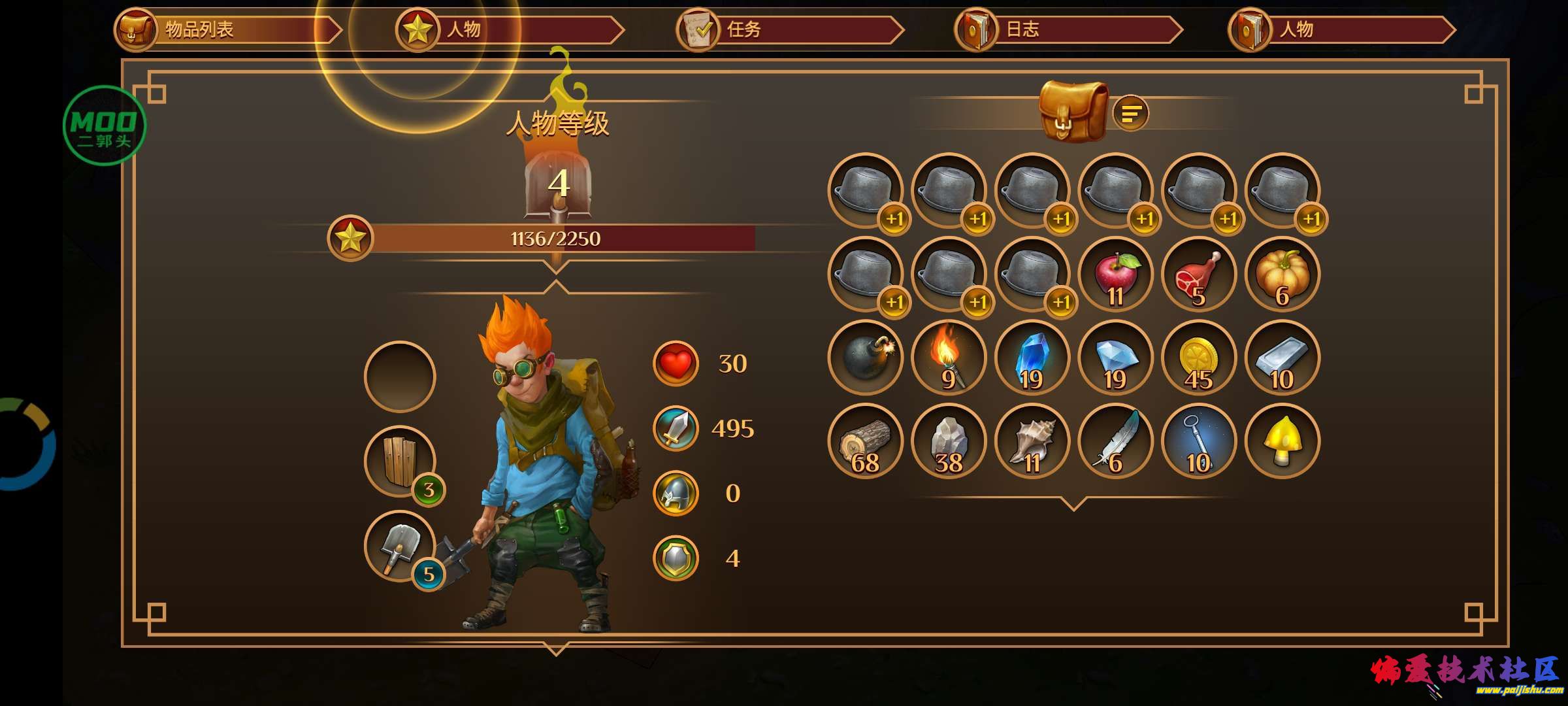Select the pumpkin item slot
The image size is (1568, 706).
(x=1282, y=275)
